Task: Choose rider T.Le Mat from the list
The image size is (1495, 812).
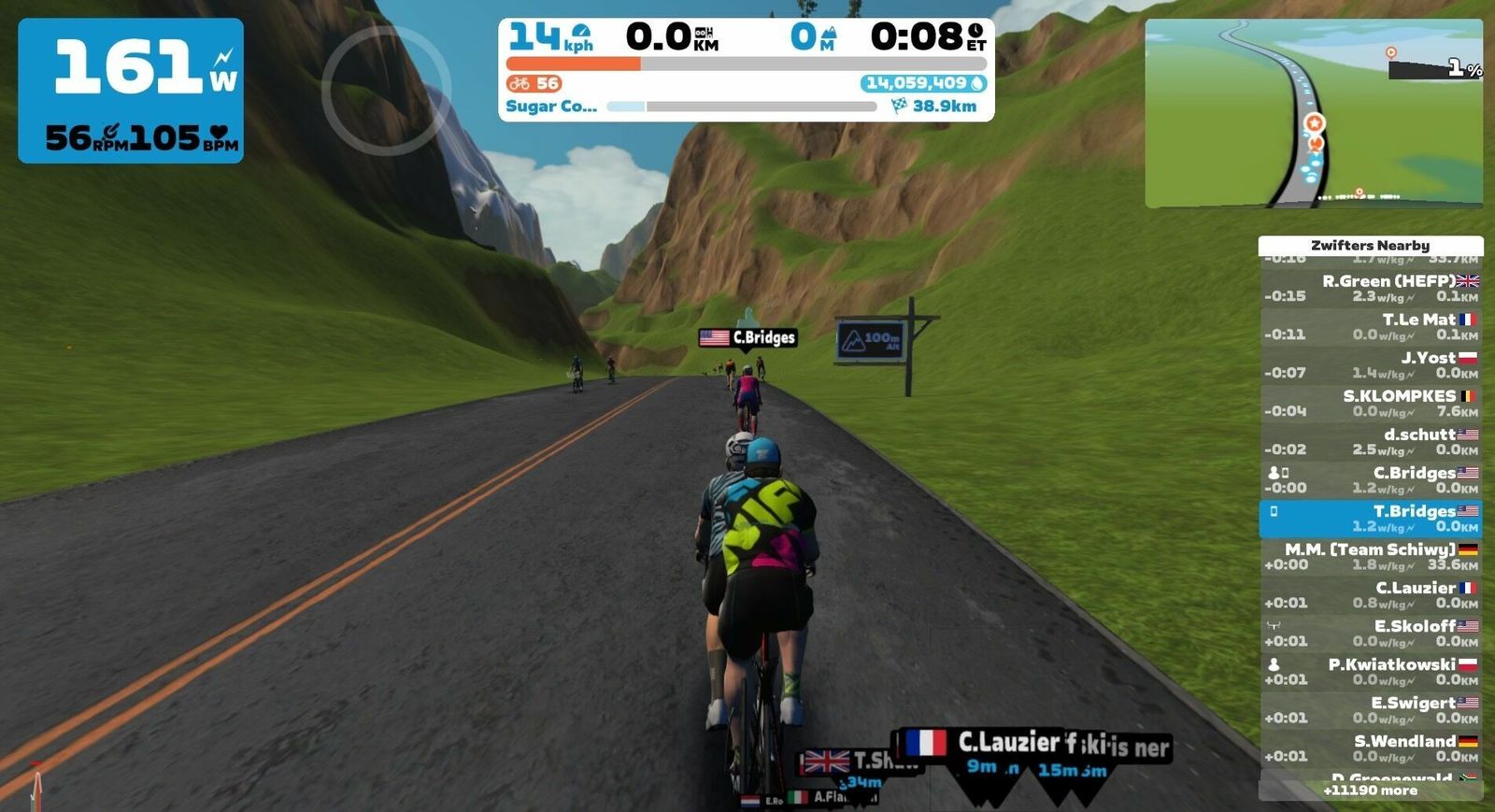Action: (1371, 326)
